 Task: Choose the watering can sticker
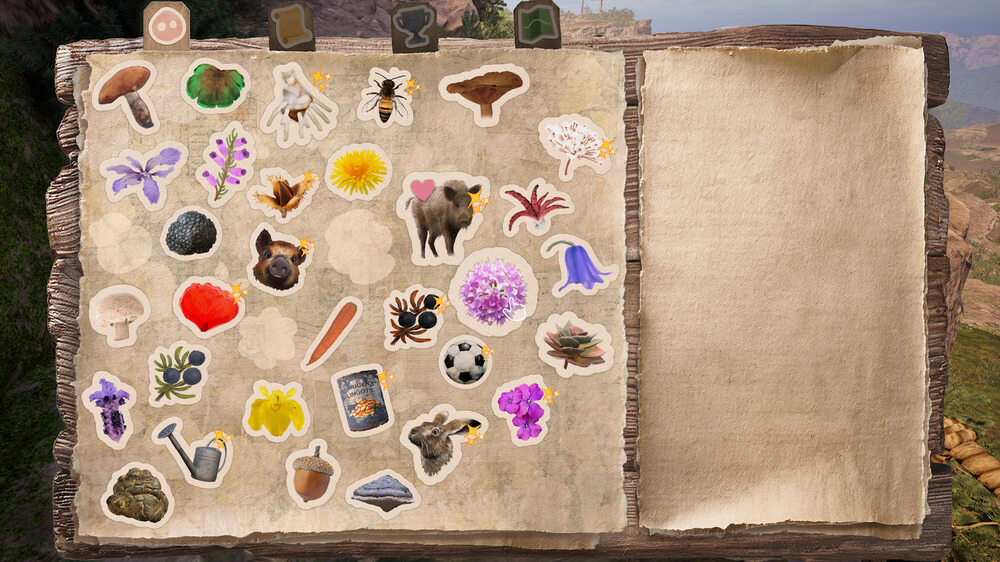click(x=194, y=452)
